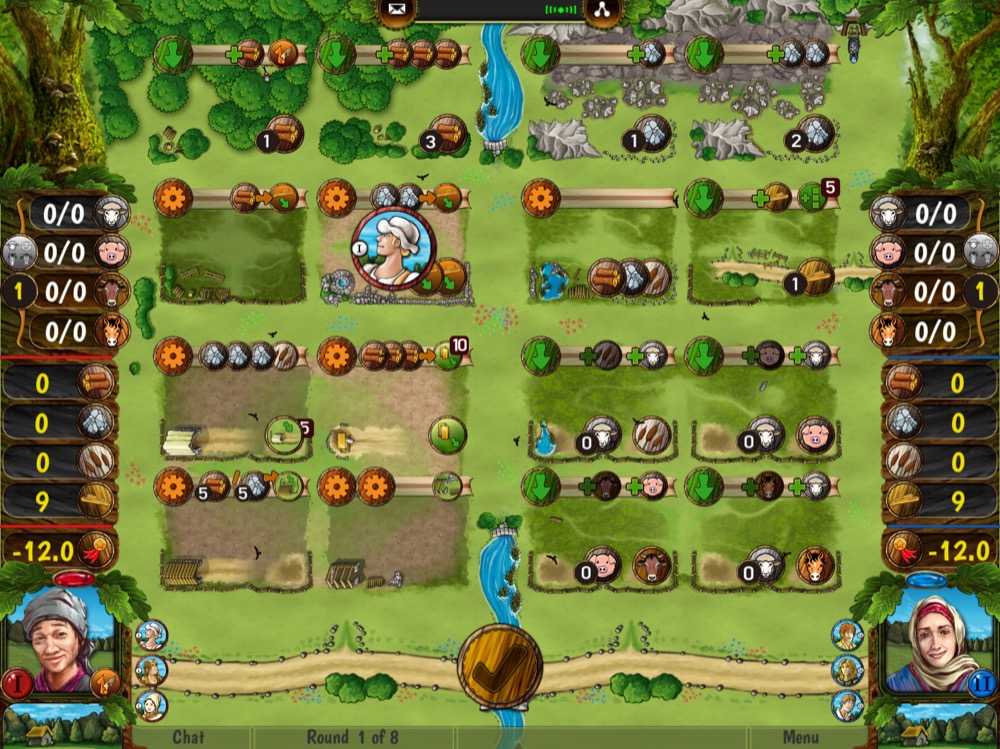Open the envelope messages icon
Image resolution: width=1000 pixels, height=749 pixels.
(x=395, y=11)
